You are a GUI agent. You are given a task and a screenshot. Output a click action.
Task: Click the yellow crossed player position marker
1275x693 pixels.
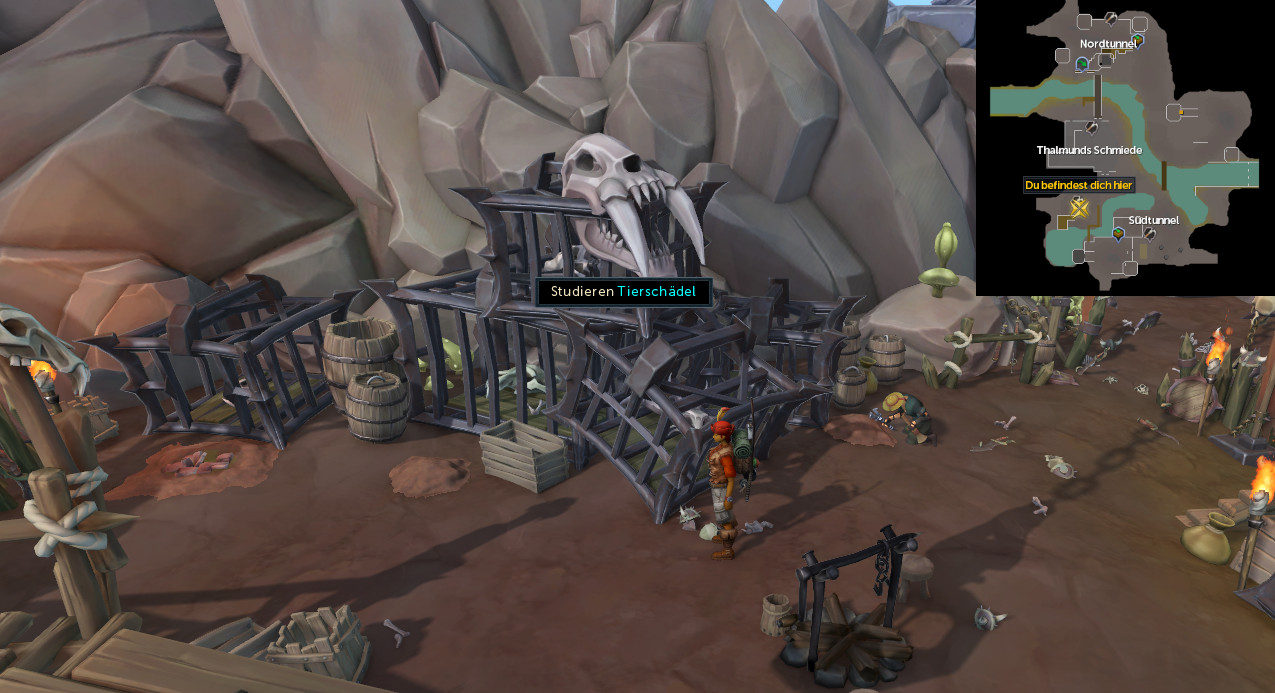(1079, 207)
